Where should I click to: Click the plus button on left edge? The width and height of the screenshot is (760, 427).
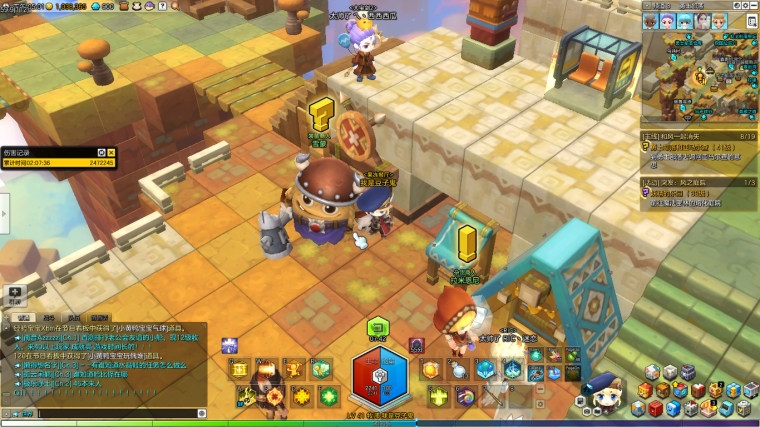[14, 291]
